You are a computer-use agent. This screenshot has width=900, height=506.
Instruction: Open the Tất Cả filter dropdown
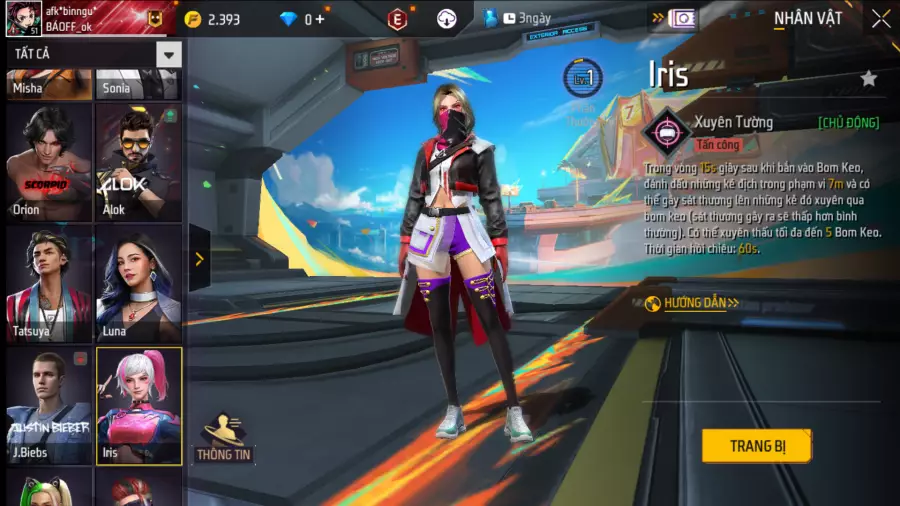[x=168, y=54]
